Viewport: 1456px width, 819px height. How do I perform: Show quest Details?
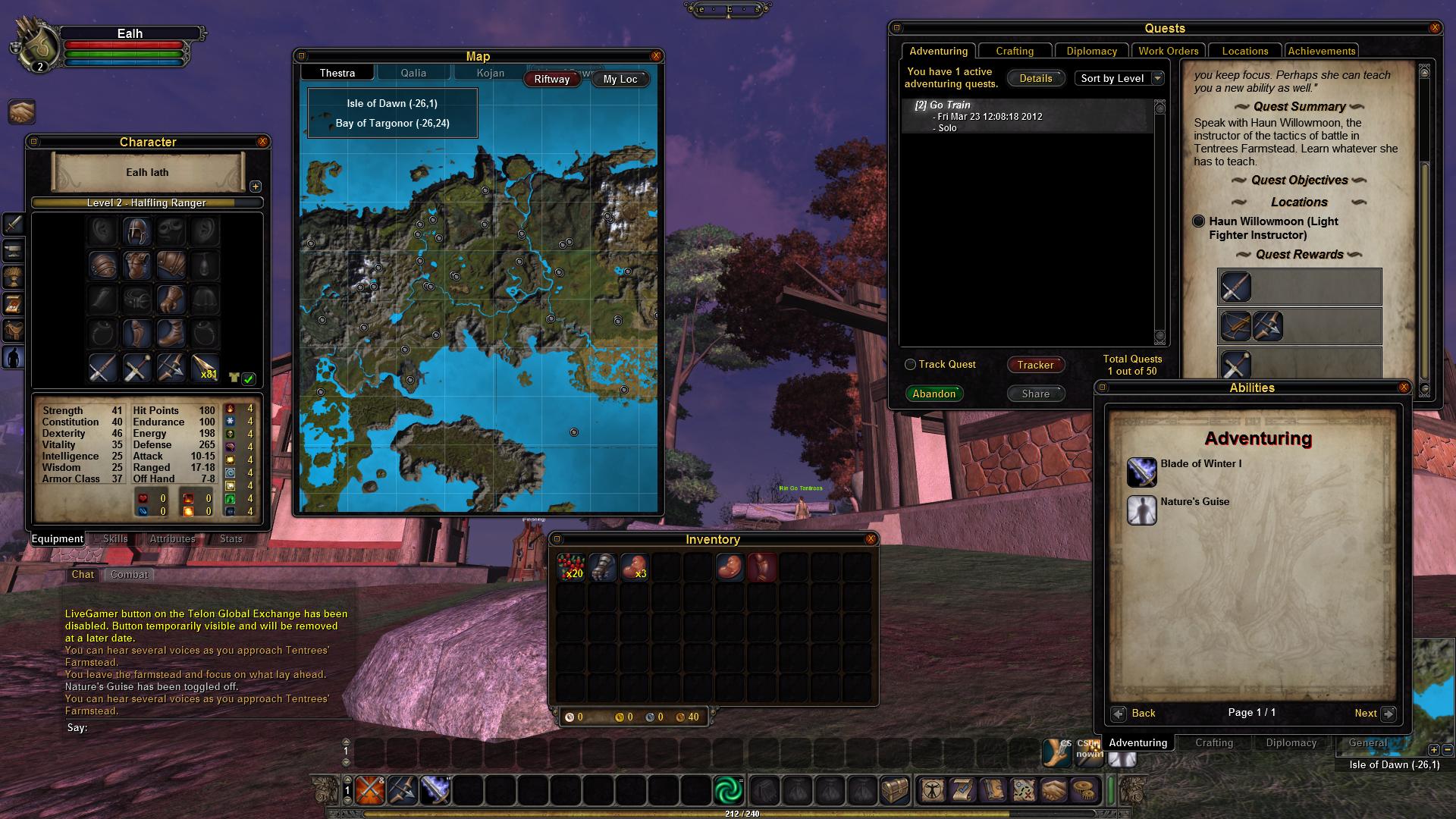click(x=1035, y=78)
